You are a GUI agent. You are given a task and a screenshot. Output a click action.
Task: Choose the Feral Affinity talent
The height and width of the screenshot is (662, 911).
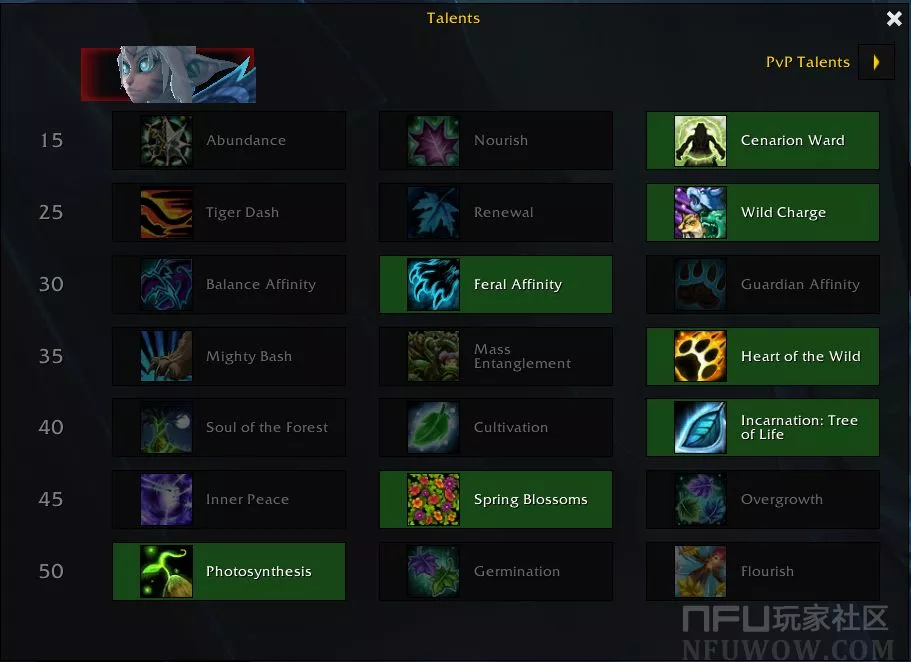tap(496, 284)
